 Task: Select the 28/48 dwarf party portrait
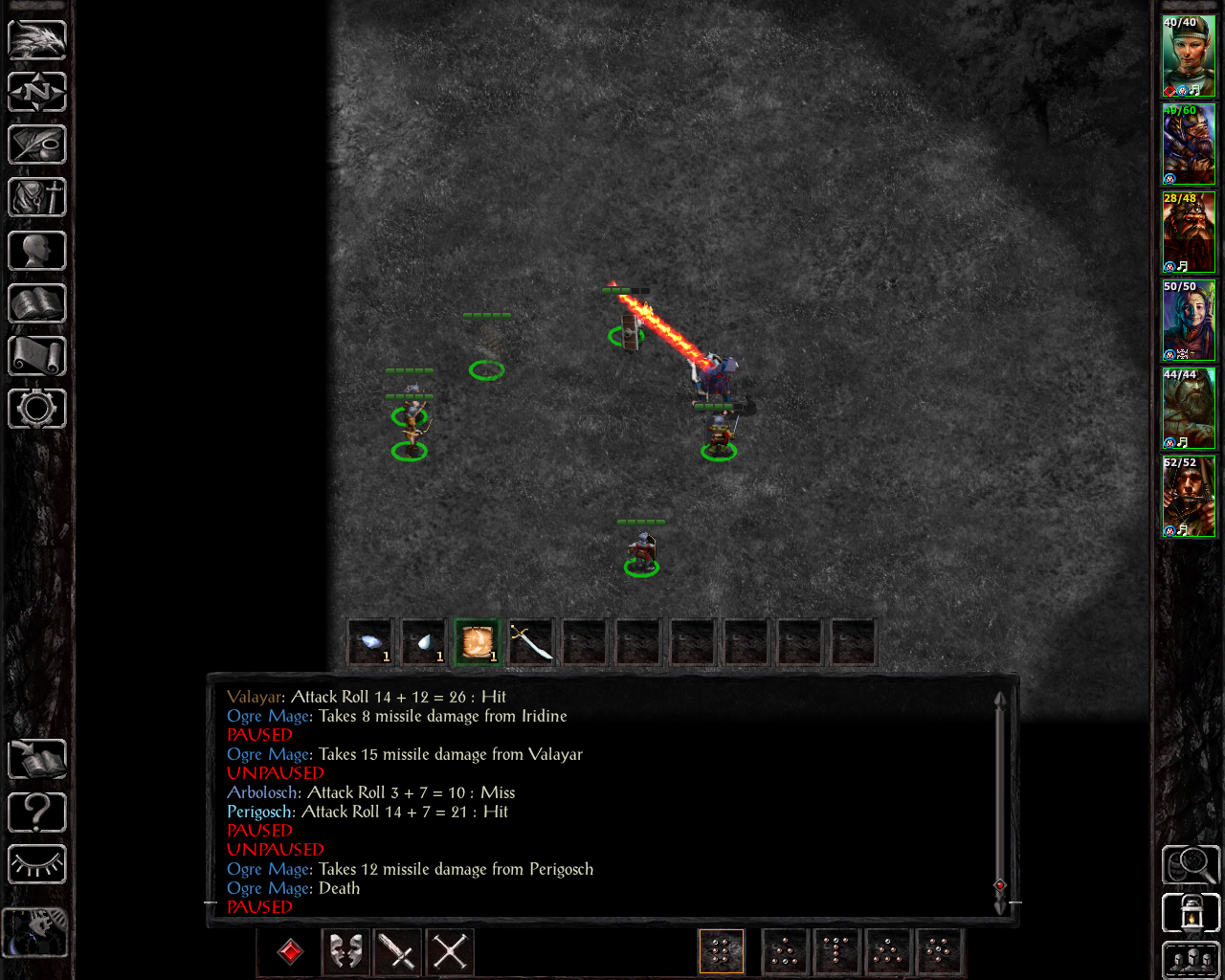coord(1189,233)
